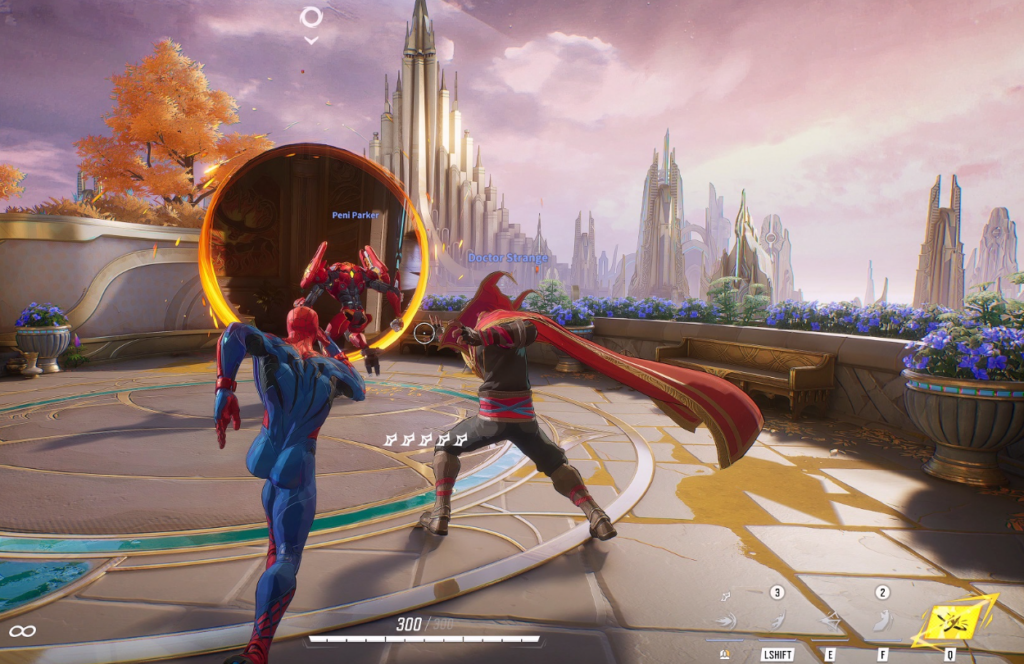Viewport: 1024px width, 664px height.
Task: Trigger the kite-shaped ability icon
Action: 829,622
